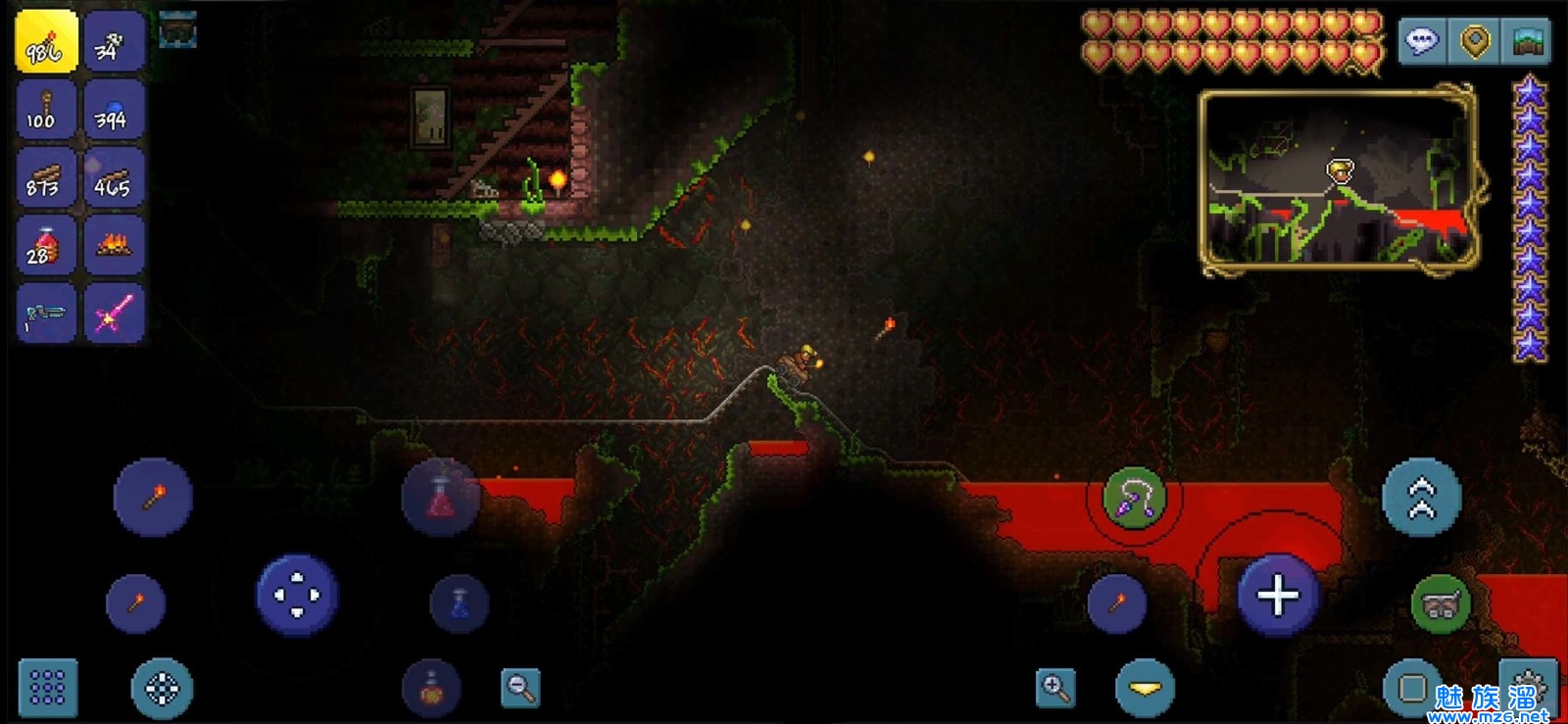
Task: Toggle the smart cursor crosshair button
Action: pyautogui.click(x=162, y=689)
